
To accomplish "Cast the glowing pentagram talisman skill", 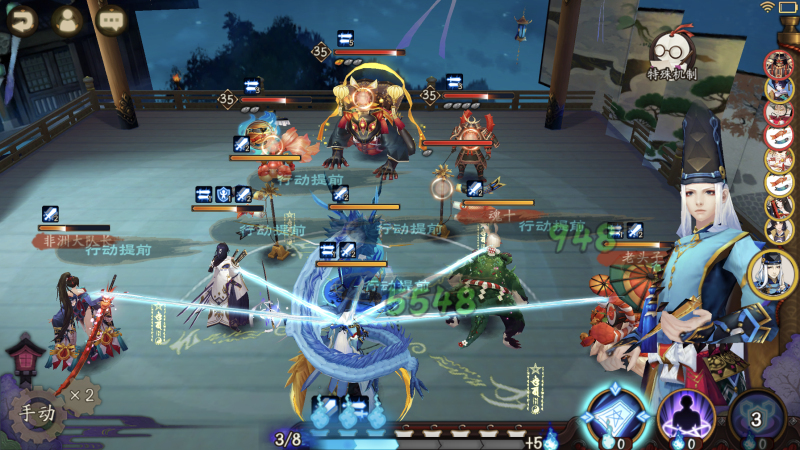I will coord(612,415).
